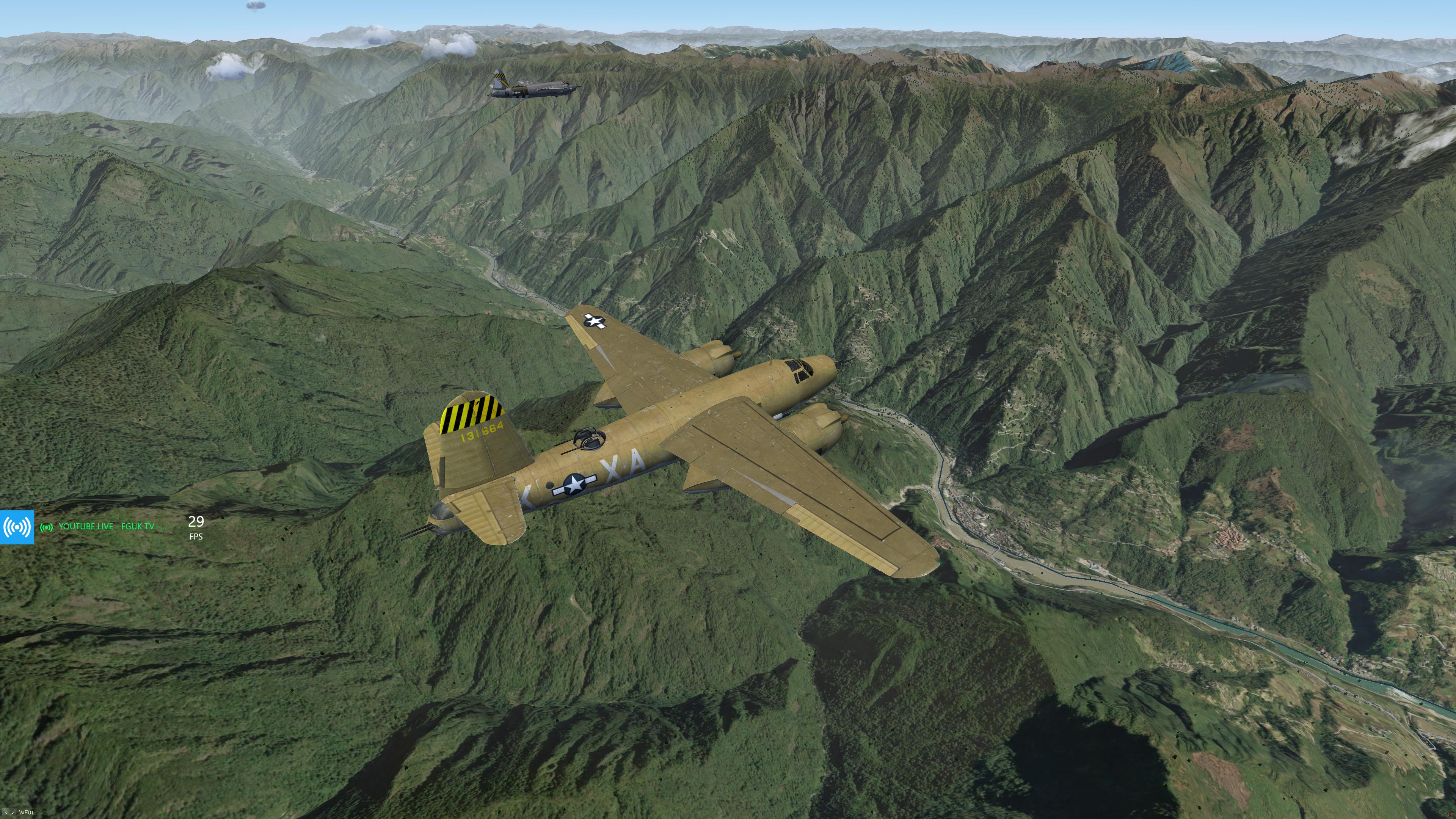Open the blue broadcast overlay icon

click(17, 527)
